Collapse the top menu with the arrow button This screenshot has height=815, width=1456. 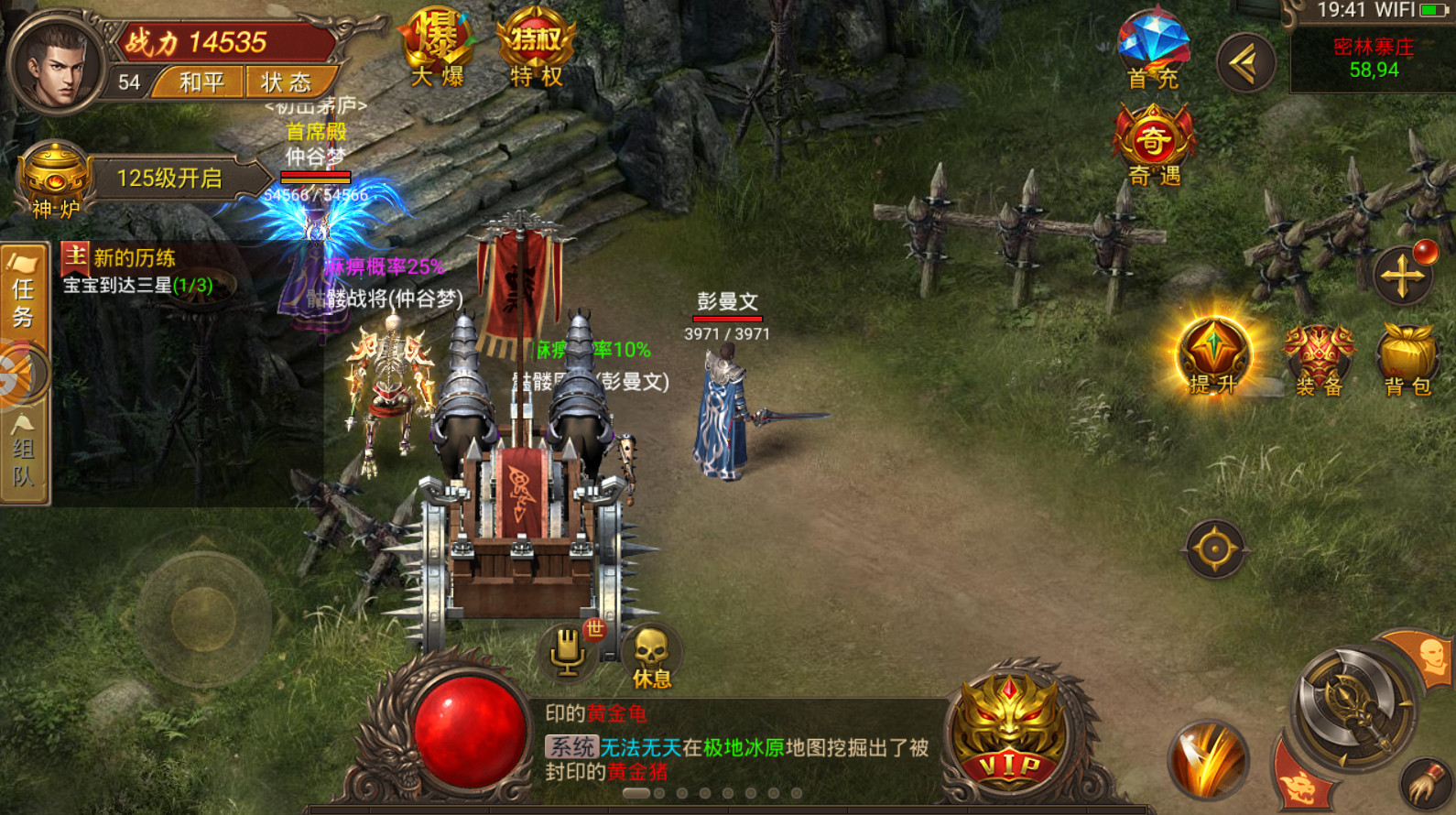(x=1245, y=62)
